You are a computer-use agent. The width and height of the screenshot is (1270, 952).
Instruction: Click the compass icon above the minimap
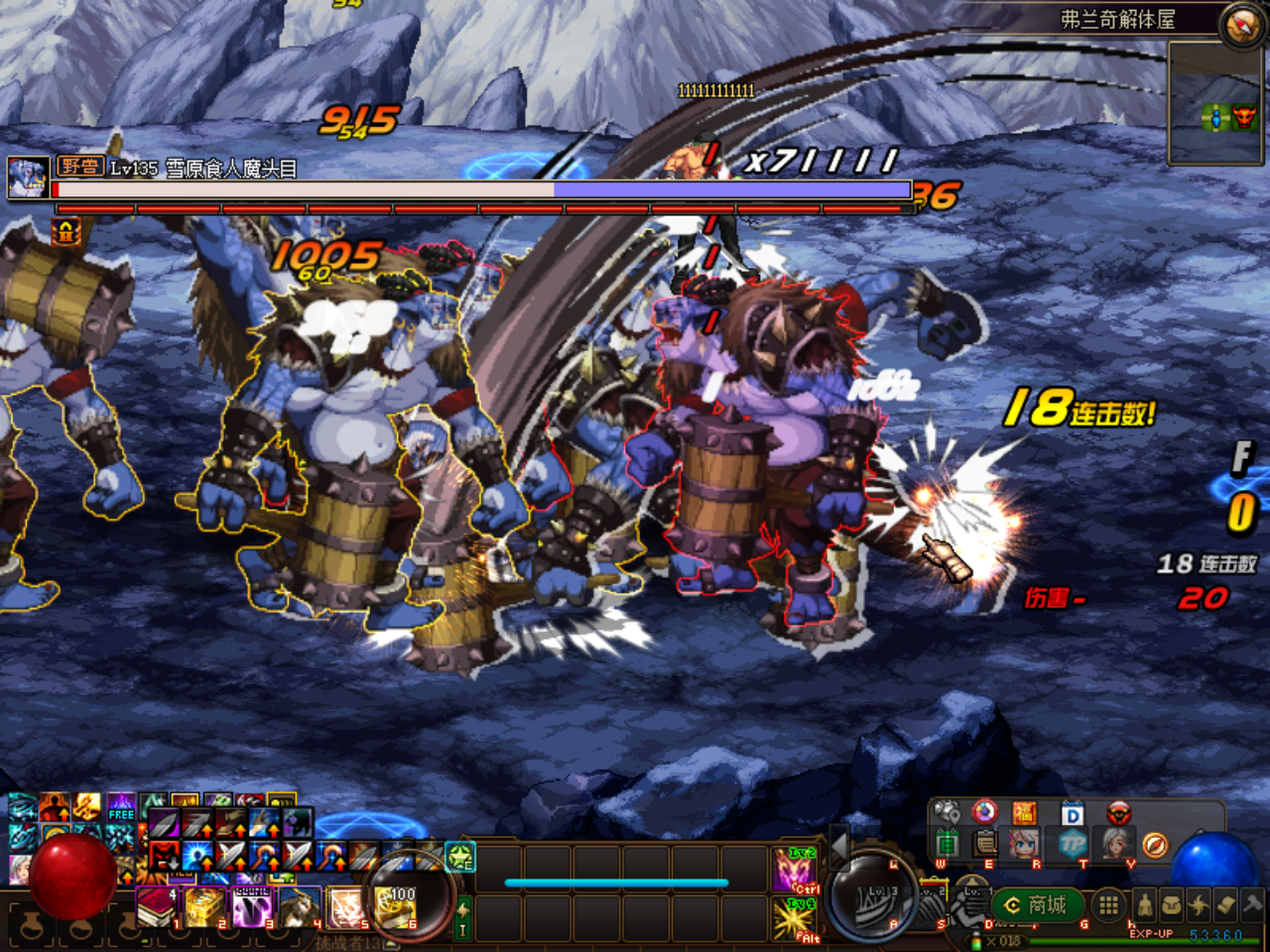tap(1240, 25)
